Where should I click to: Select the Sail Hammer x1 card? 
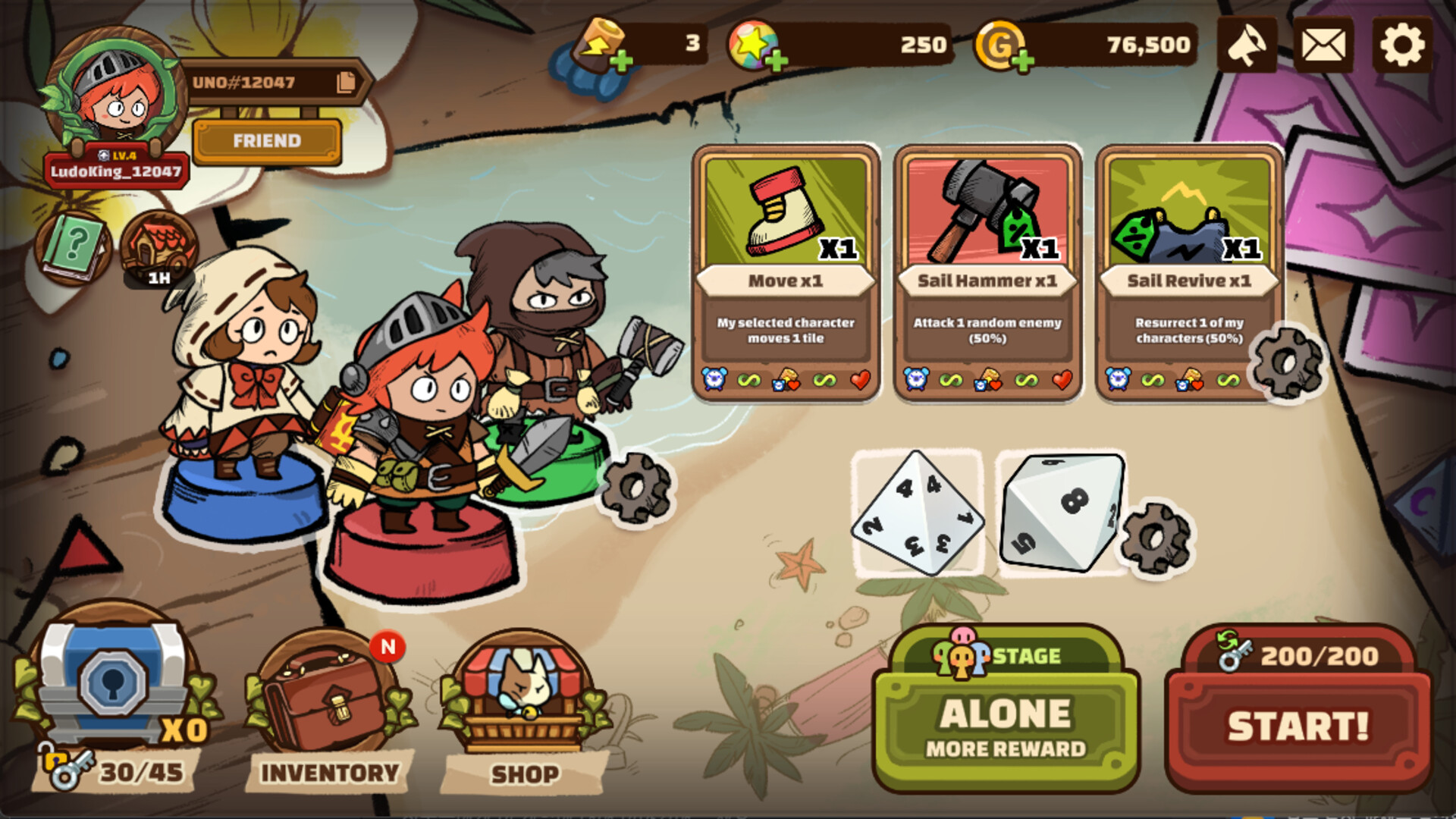[987, 273]
